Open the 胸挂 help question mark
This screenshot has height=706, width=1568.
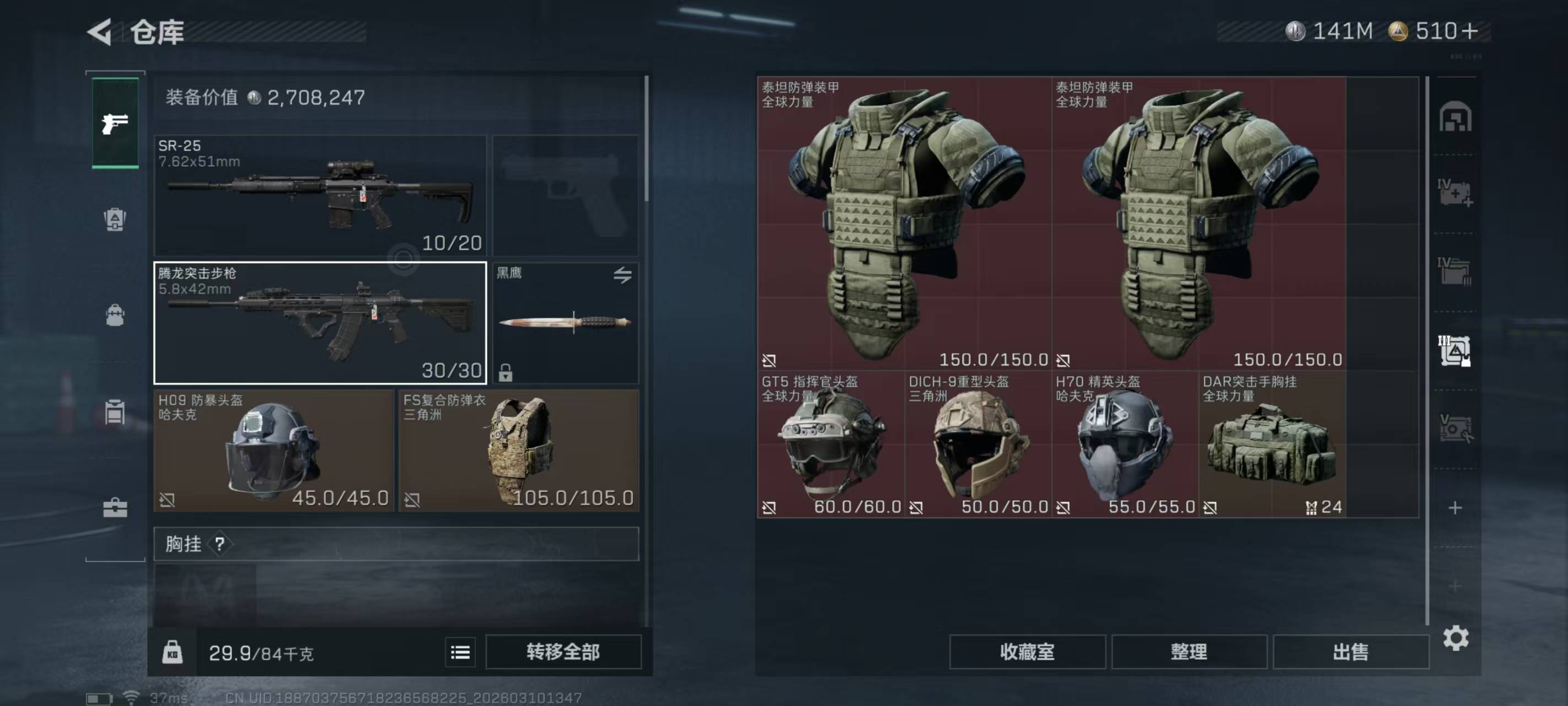[220, 544]
